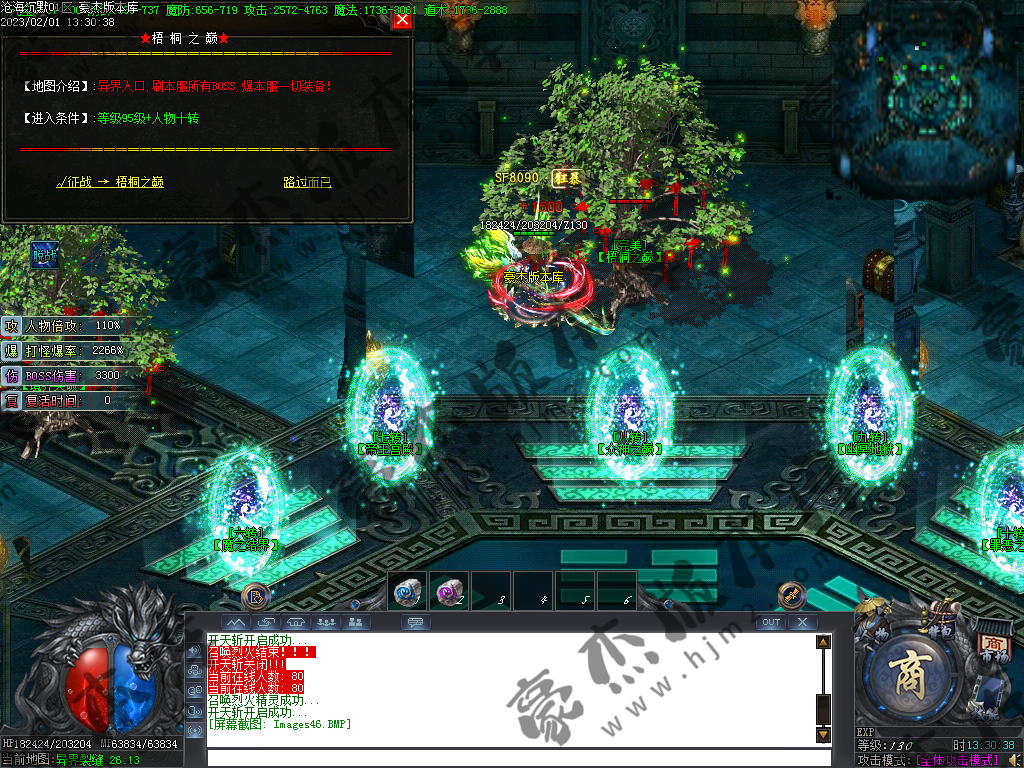The width and height of the screenshot is (1024, 768).
Task: Select the 路过而已 reply
Action: coord(307,182)
